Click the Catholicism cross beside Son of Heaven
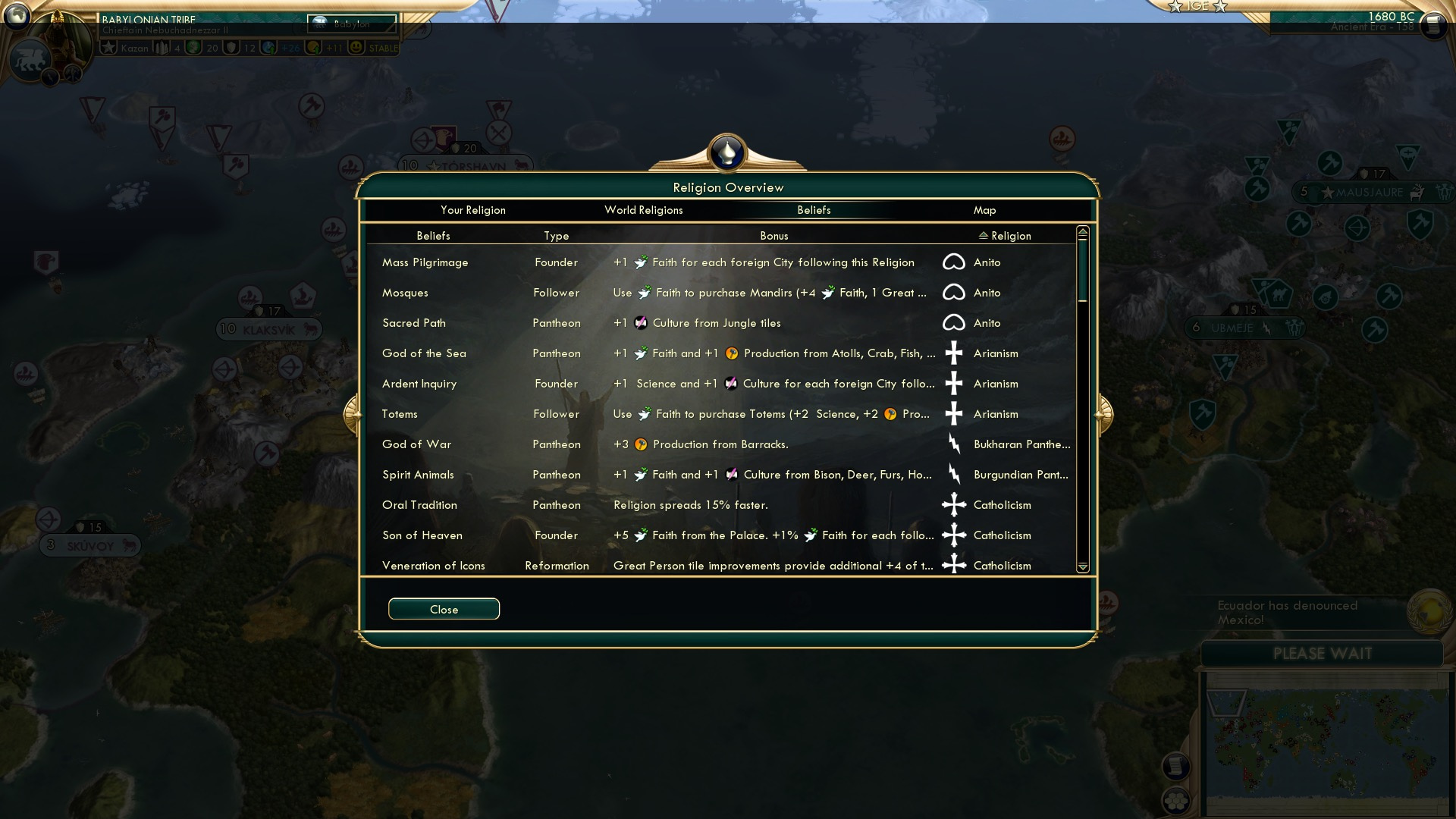1456x819 pixels. click(953, 535)
